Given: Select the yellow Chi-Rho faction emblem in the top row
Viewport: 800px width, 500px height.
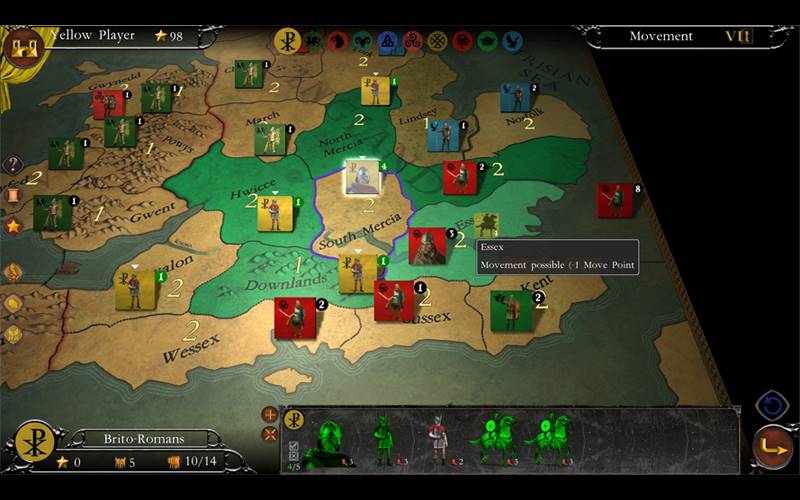Looking at the screenshot, I should point(287,41).
